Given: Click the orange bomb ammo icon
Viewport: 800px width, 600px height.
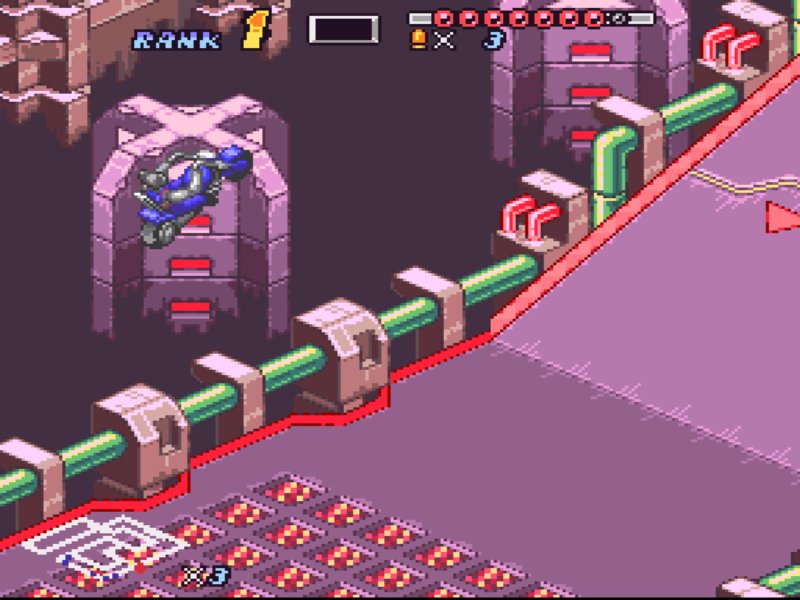Looking at the screenshot, I should [418, 40].
